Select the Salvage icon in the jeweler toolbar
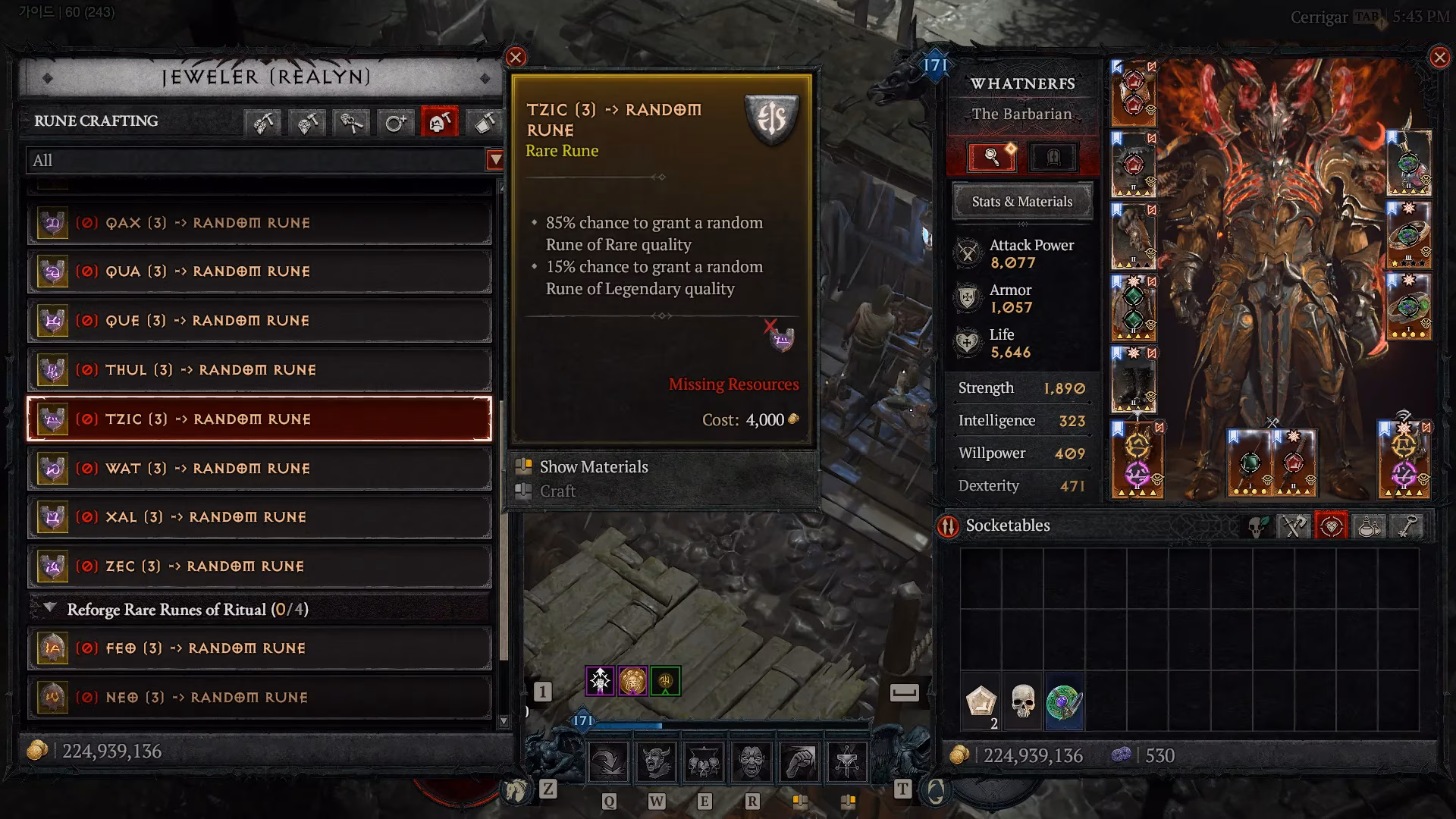This screenshot has width=1456, height=819. [482, 121]
